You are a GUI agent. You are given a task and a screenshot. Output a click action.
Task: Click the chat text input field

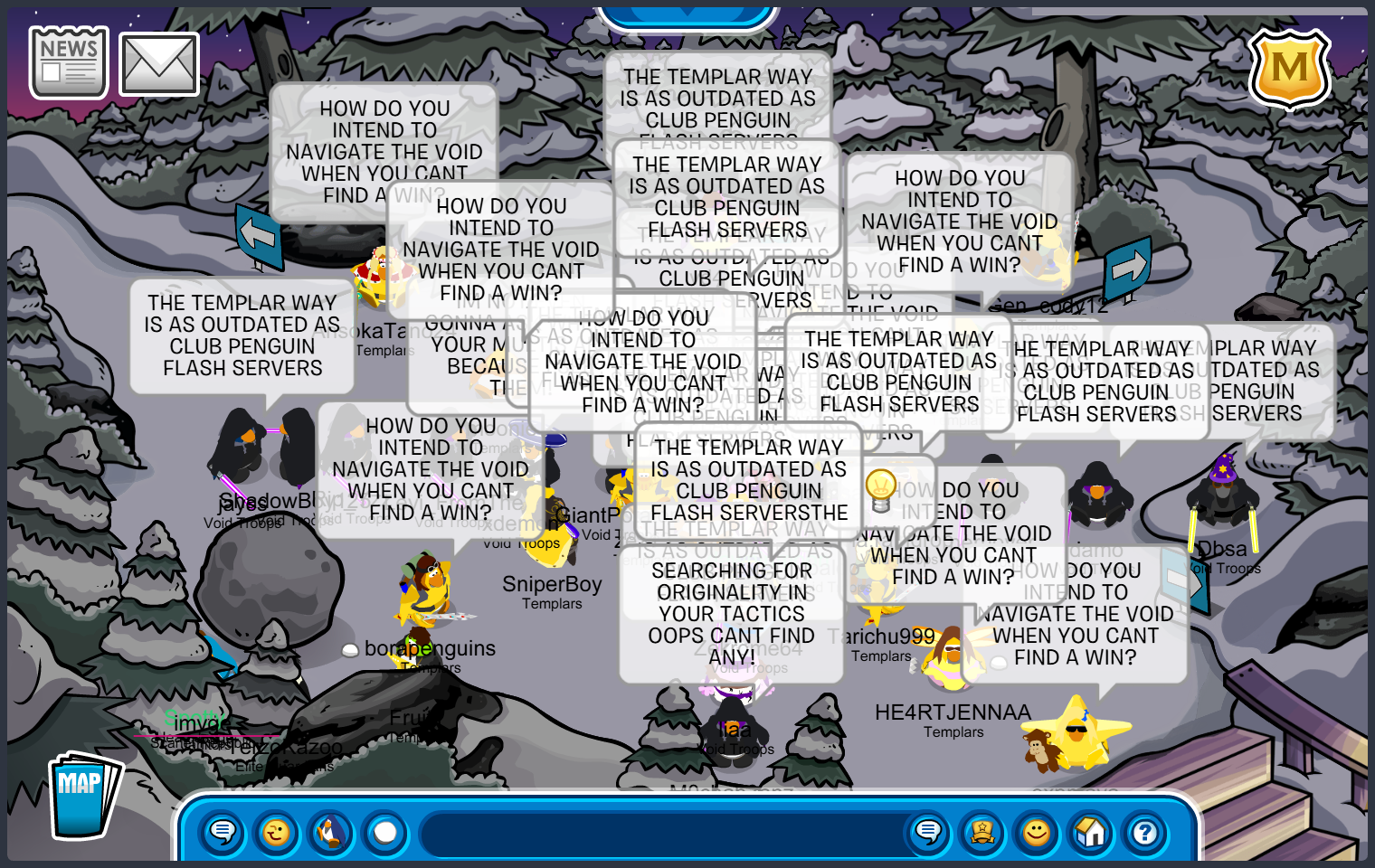click(660, 833)
